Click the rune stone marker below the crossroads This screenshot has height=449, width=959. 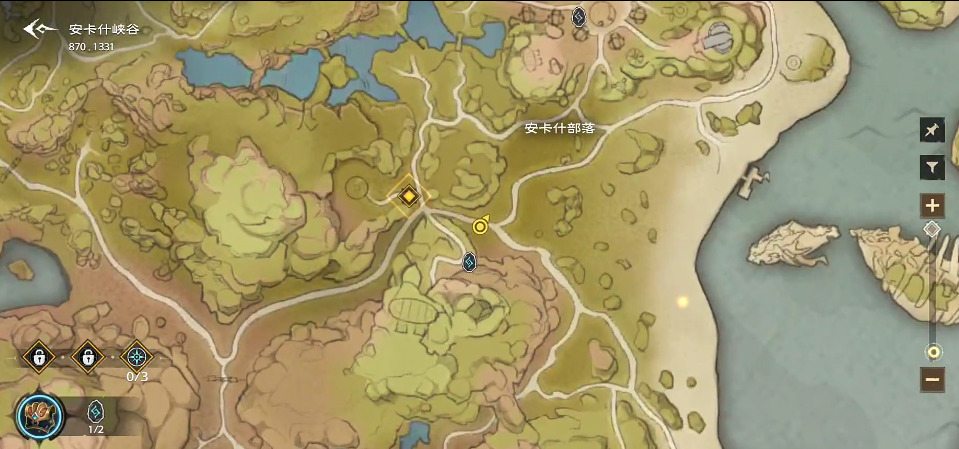click(469, 262)
